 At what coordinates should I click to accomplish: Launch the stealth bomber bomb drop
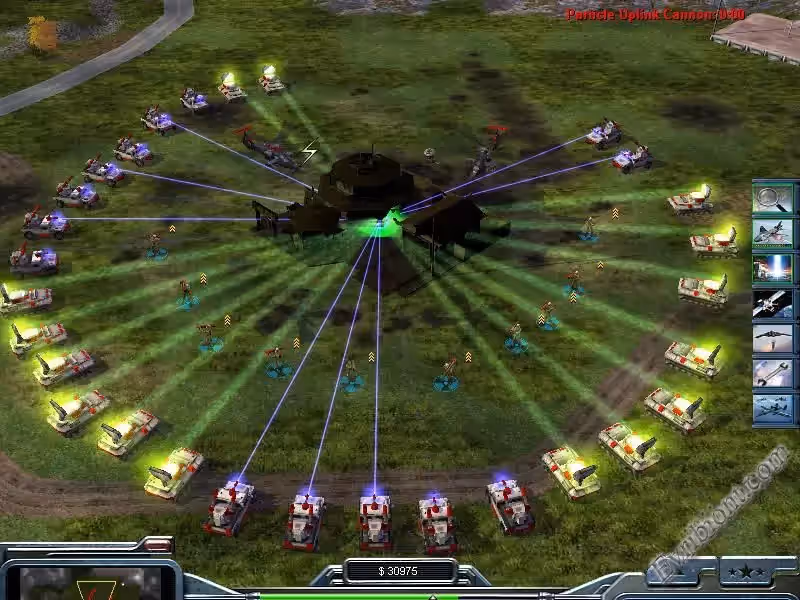[773, 338]
